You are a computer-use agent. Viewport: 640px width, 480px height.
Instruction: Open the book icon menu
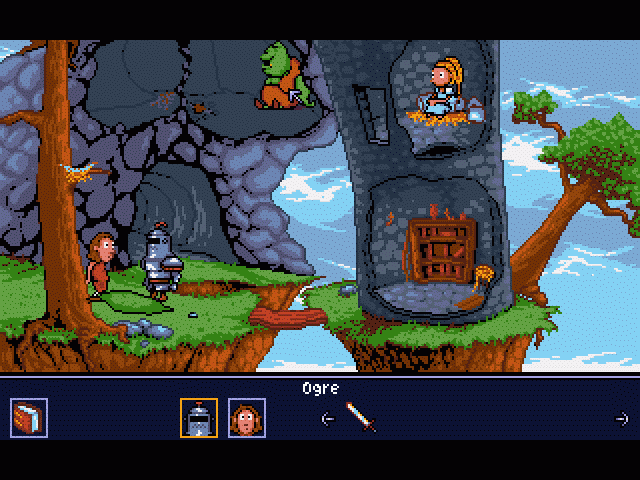pyautogui.click(x=28, y=416)
